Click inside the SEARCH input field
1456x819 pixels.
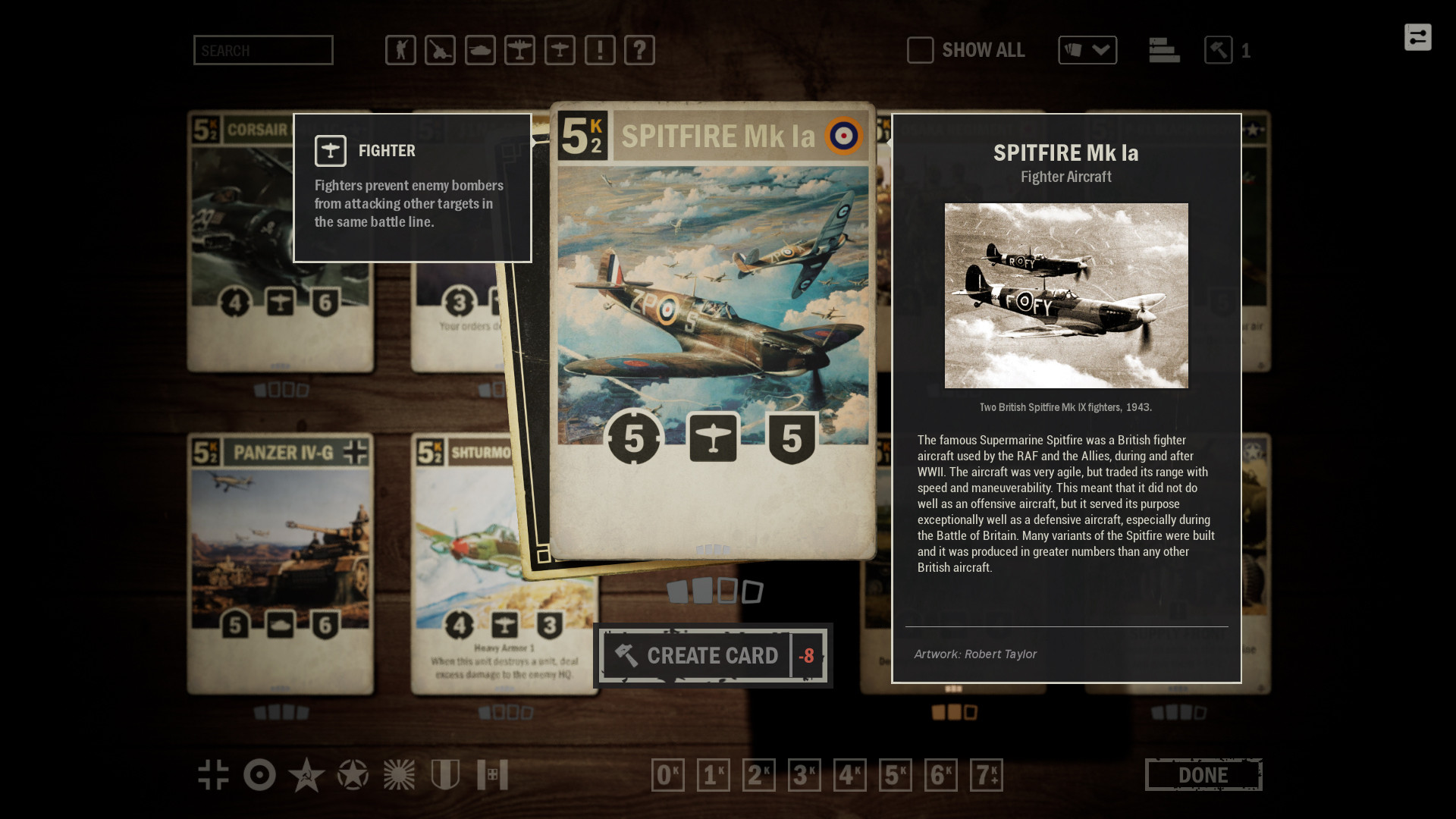click(263, 50)
